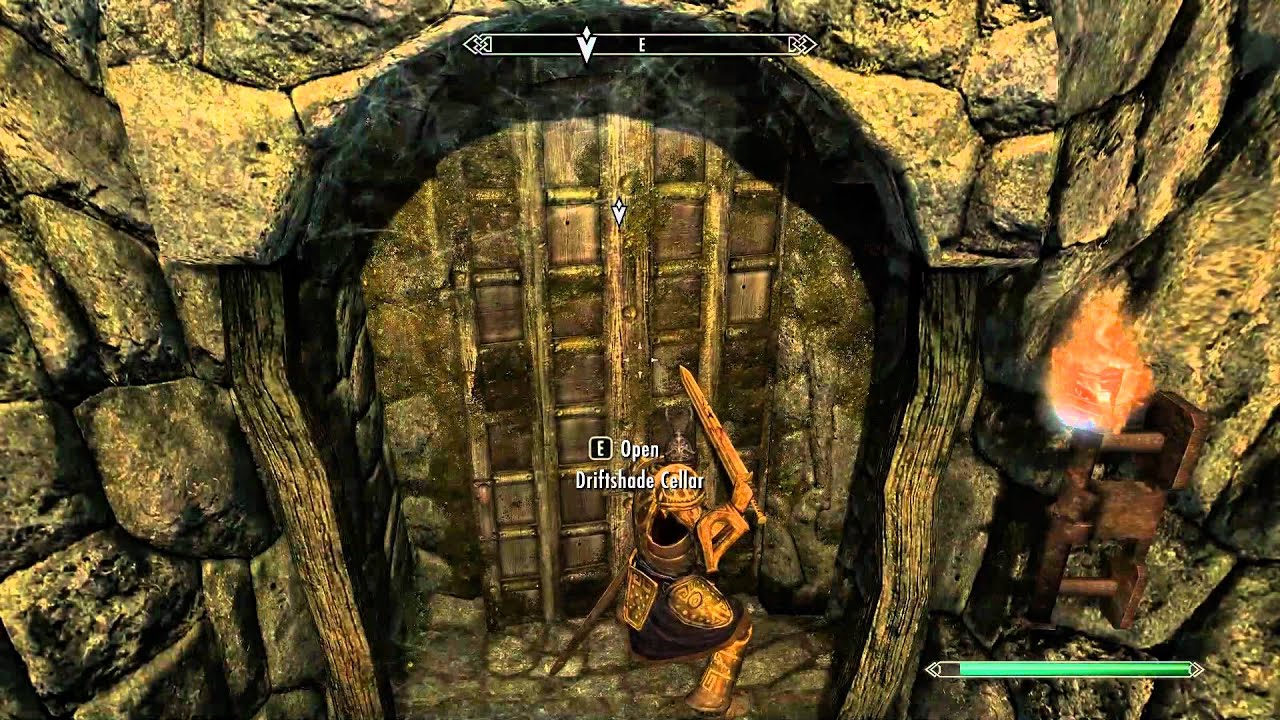The height and width of the screenshot is (720, 1280).
Task: Click the floating quest objective arrow marker
Action: click(619, 210)
